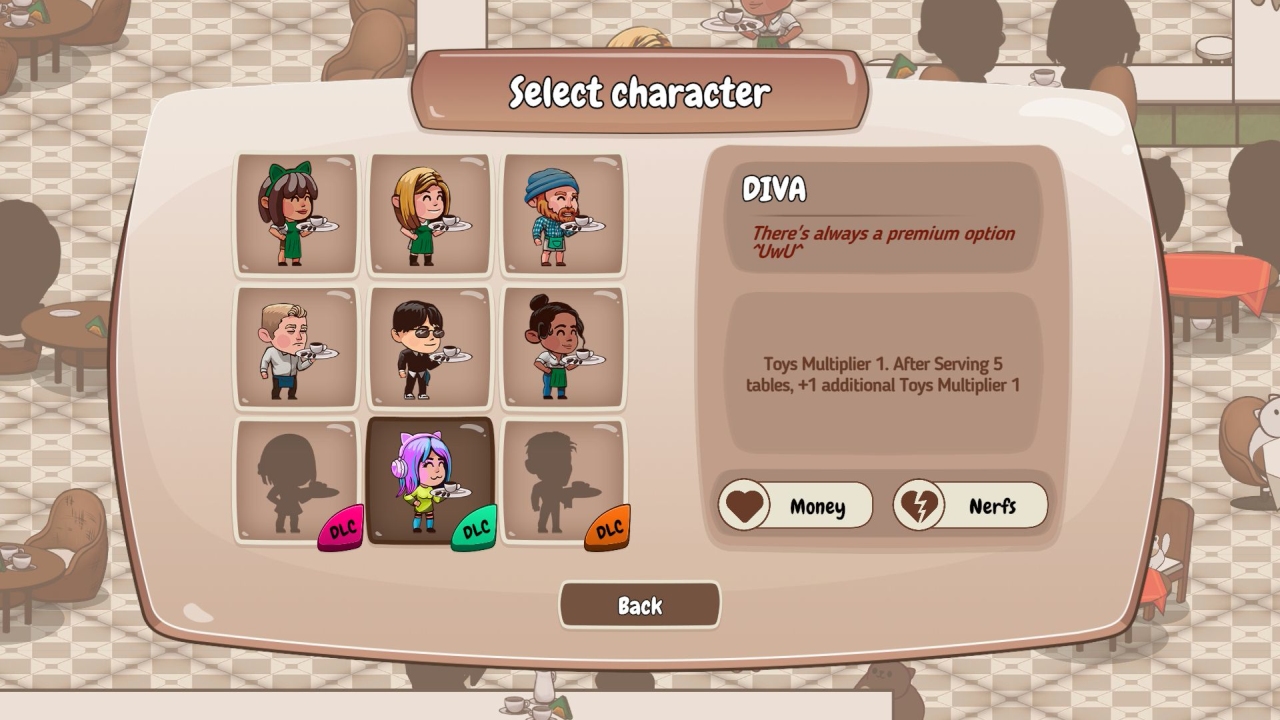1280x720 pixels.
Task: Select the blonde man in white shirt
Action: point(297,347)
